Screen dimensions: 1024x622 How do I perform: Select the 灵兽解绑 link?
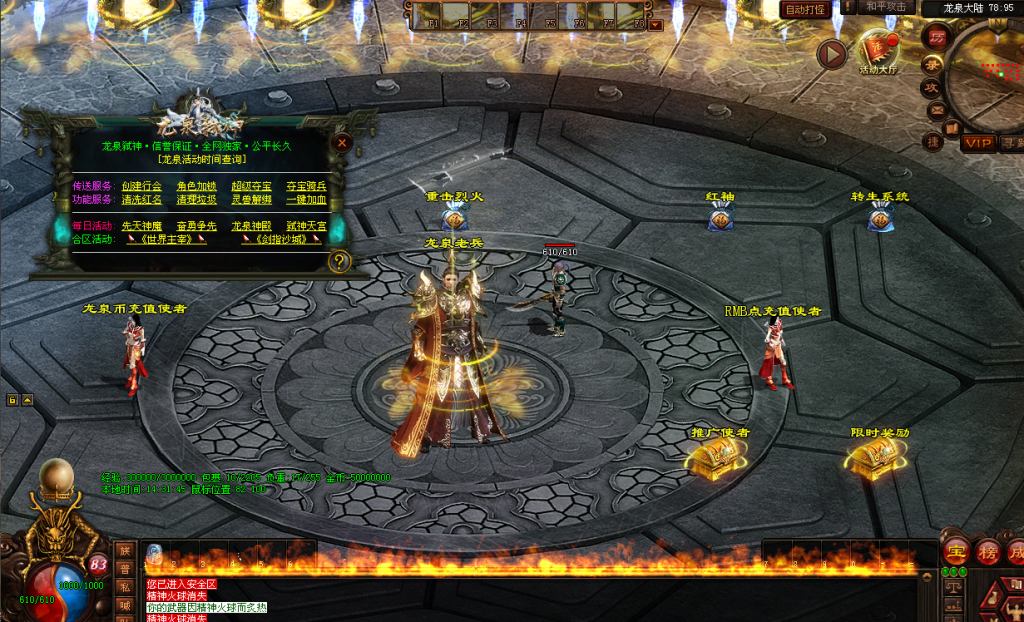tap(251, 199)
